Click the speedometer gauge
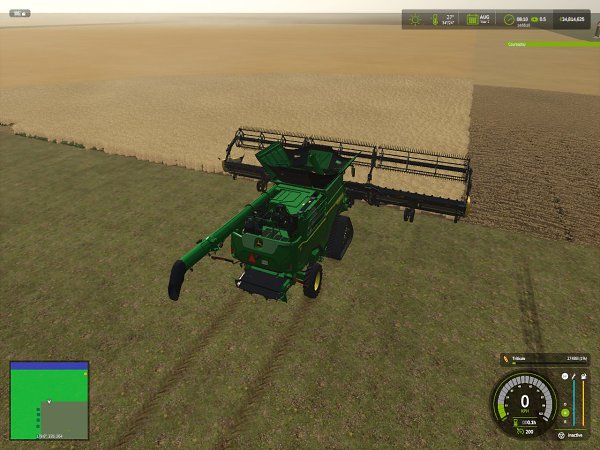Screen dimensions: 600x450 coord(524,402)
